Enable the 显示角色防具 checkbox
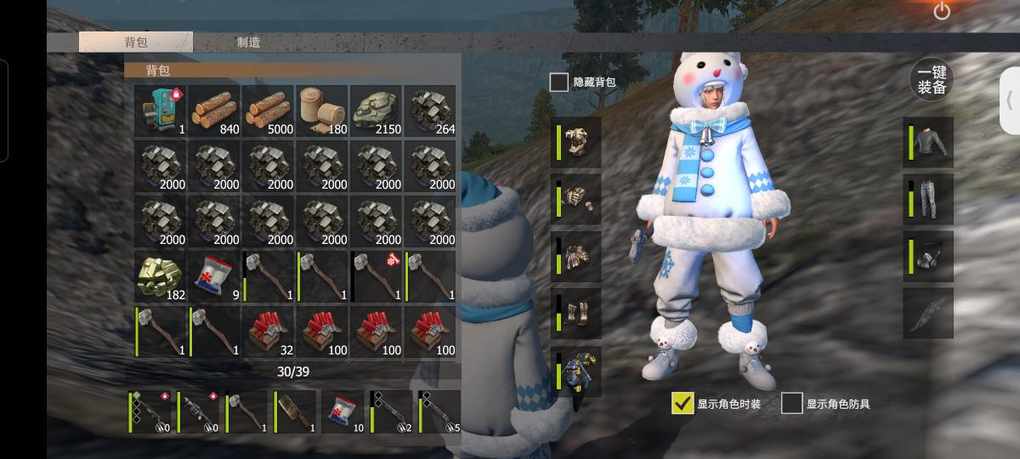 pyautogui.click(x=792, y=403)
